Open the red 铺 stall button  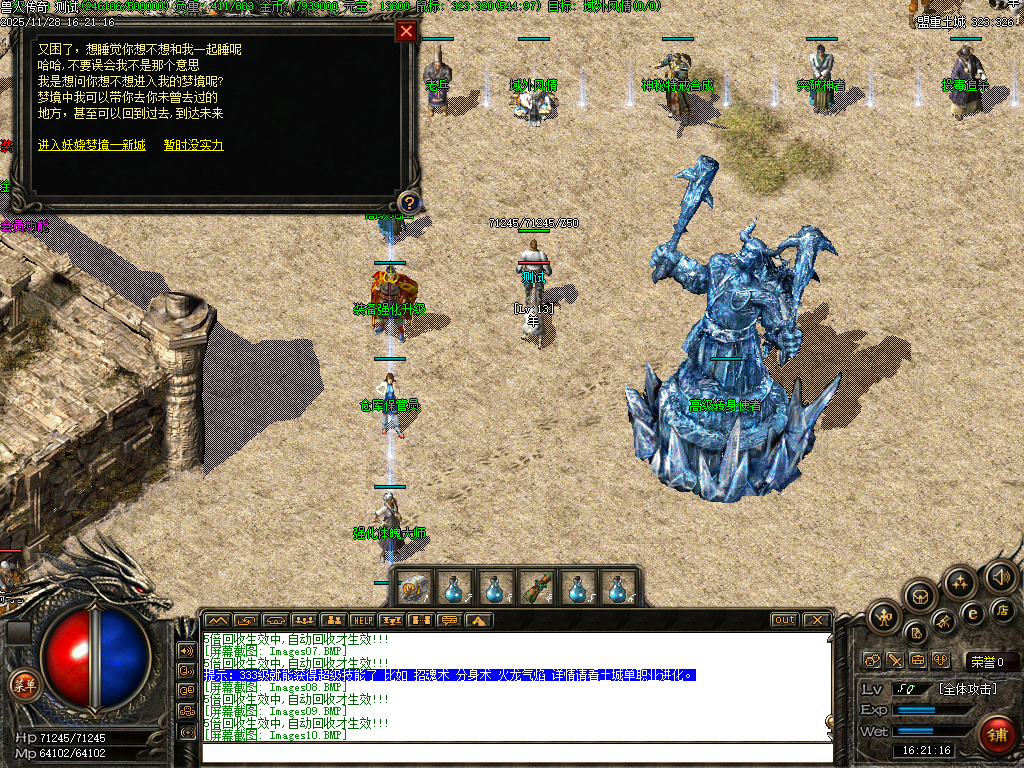[x=996, y=733]
